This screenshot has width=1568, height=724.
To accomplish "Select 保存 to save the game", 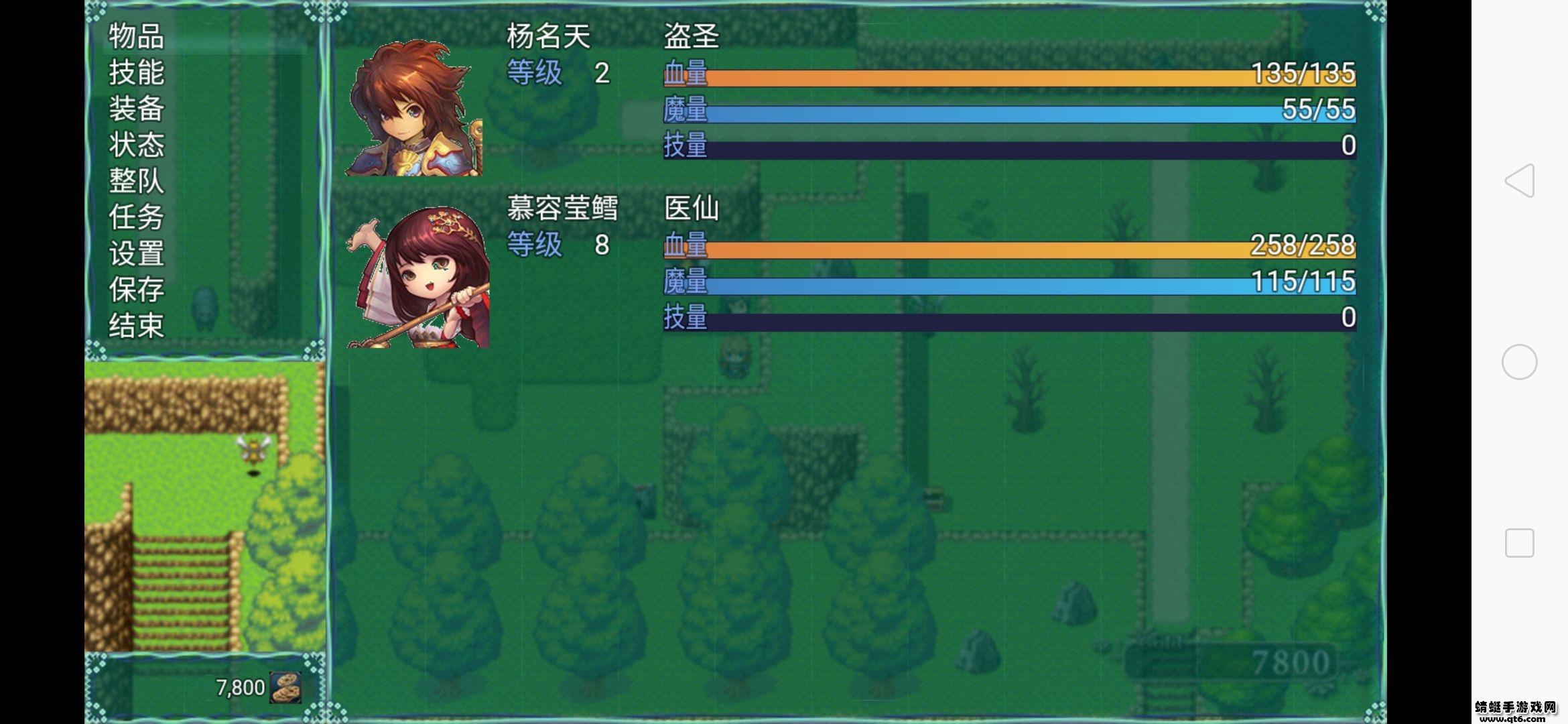I will pos(135,291).
